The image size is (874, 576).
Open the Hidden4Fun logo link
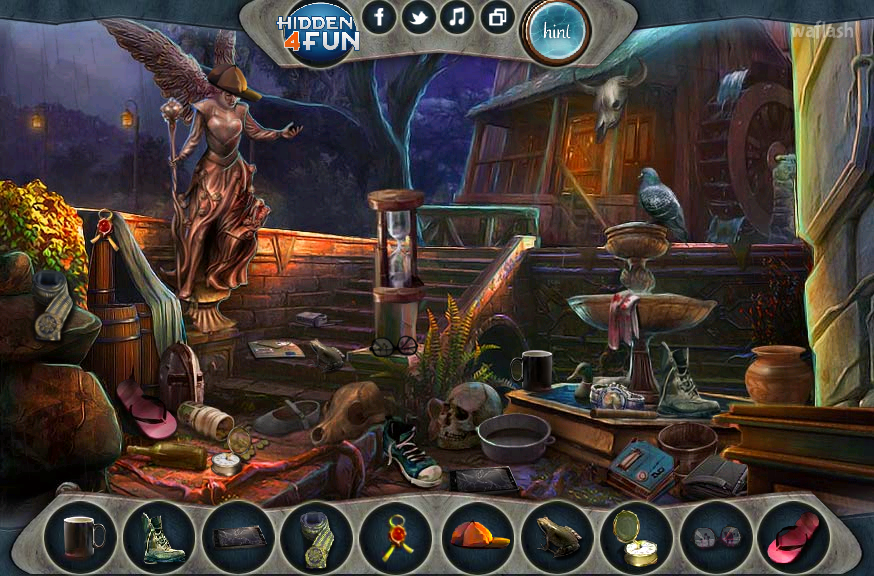317,32
